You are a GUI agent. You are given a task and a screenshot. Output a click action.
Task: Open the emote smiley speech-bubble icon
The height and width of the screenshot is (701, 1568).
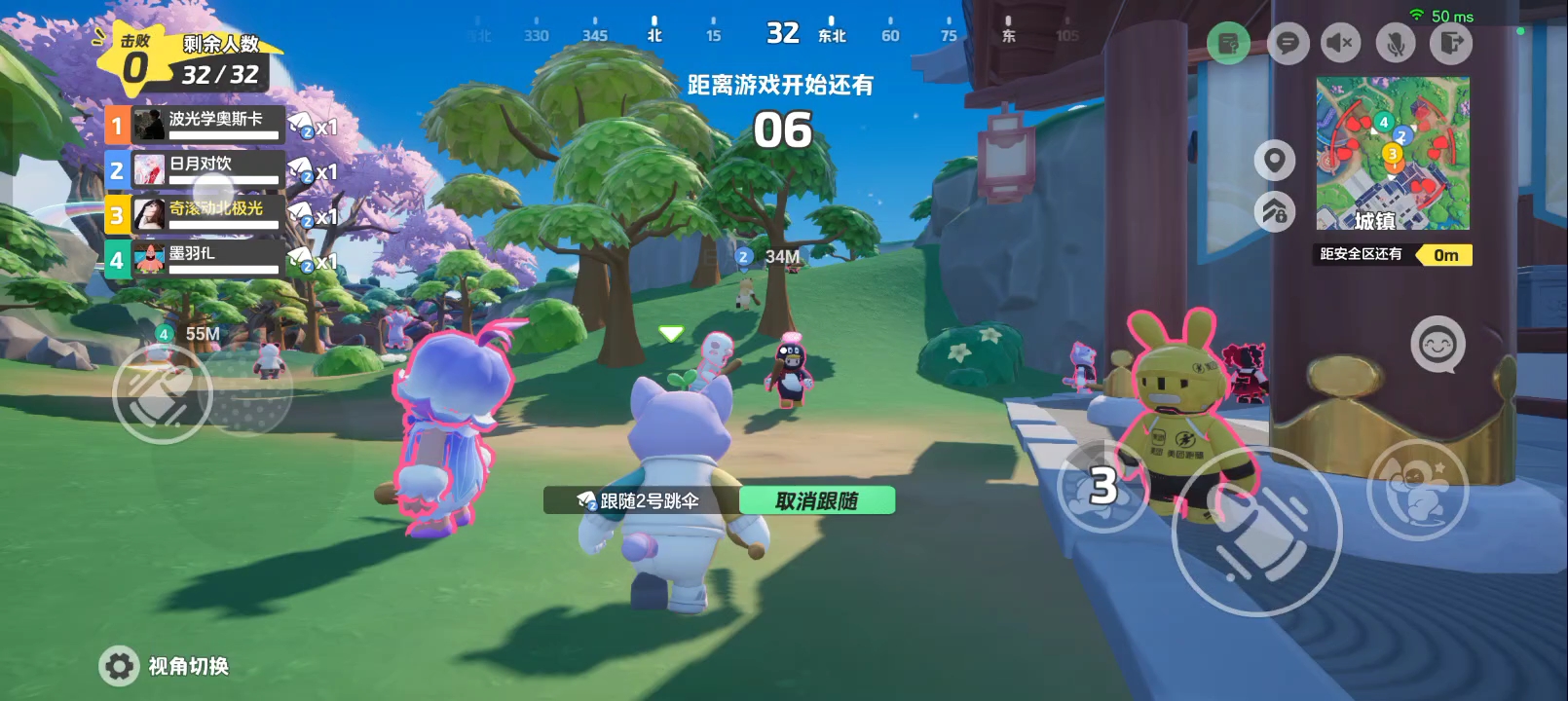[x=1438, y=343]
